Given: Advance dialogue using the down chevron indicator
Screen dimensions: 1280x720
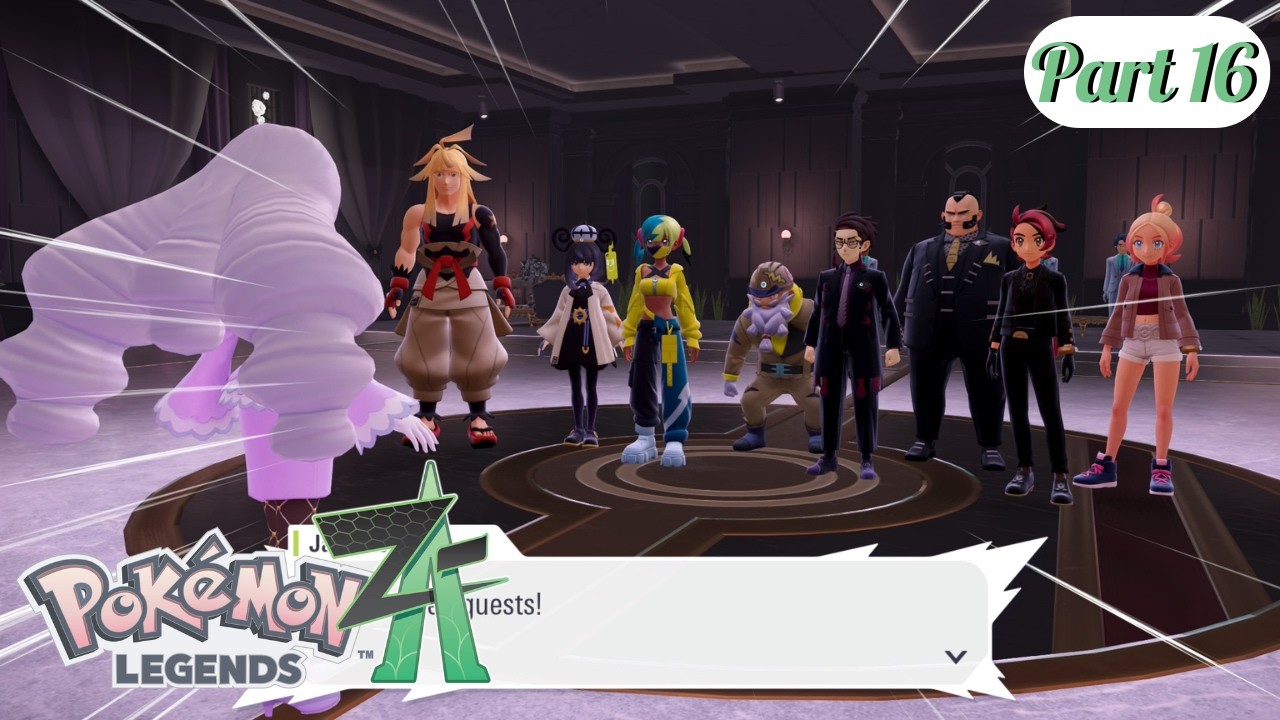Looking at the screenshot, I should click(x=956, y=656).
